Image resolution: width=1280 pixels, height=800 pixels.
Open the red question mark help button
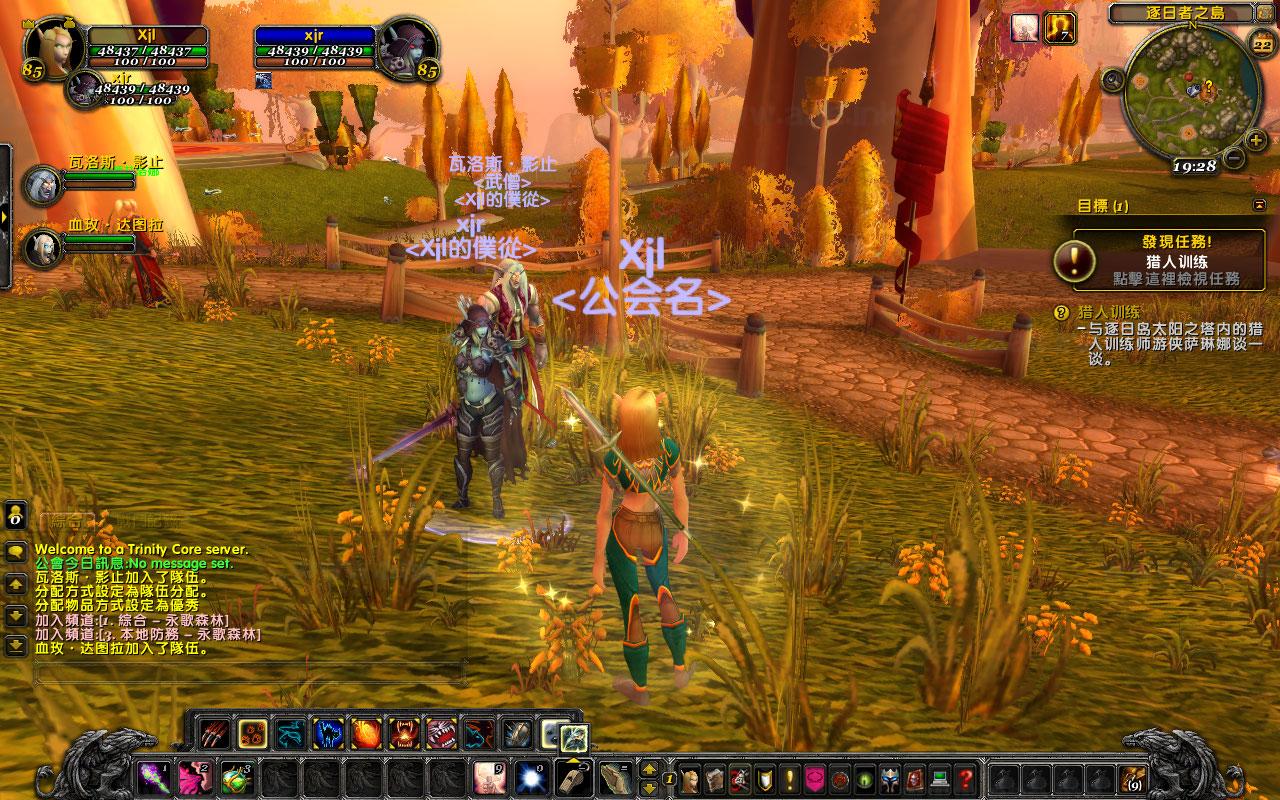tap(965, 778)
